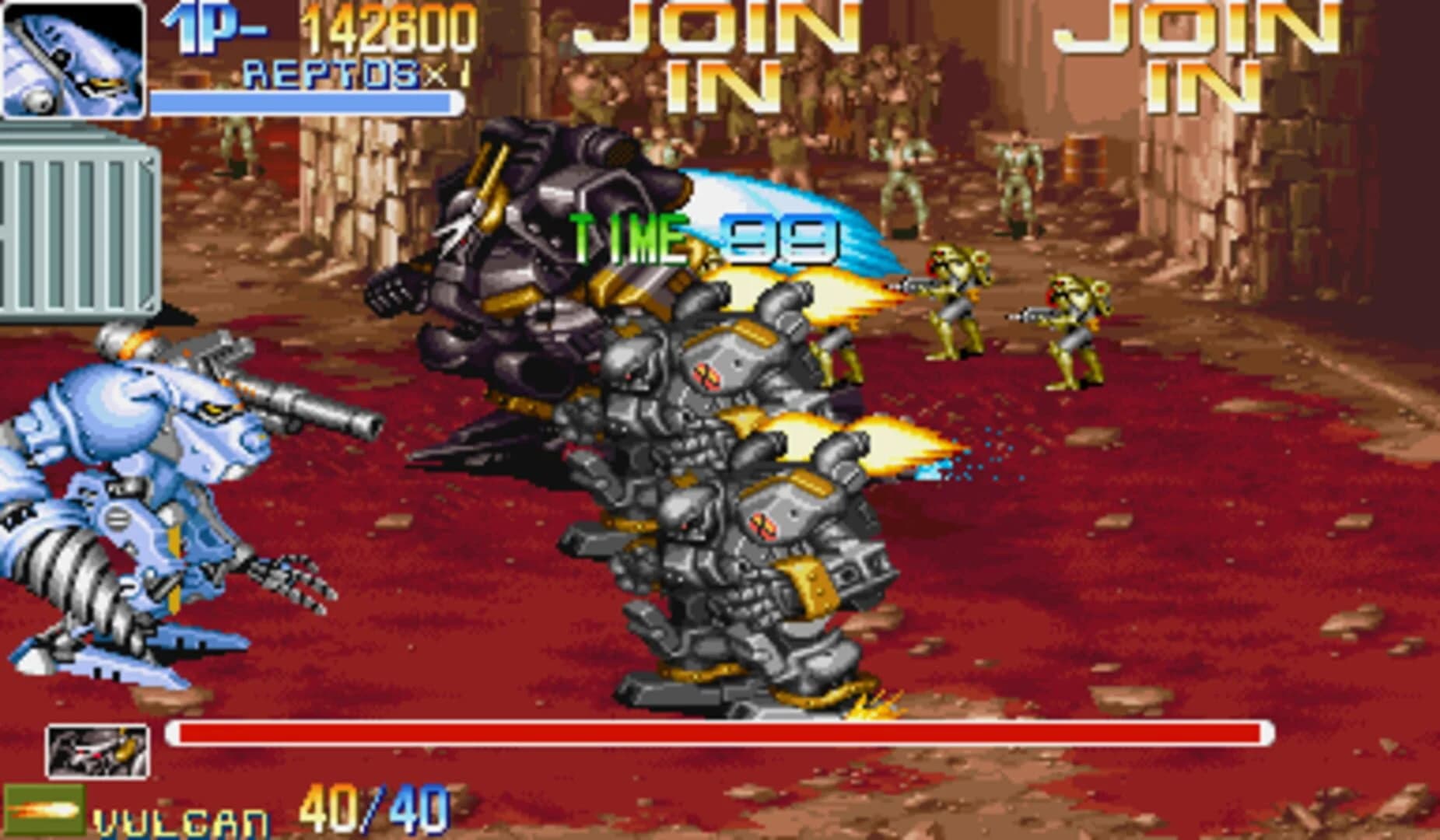Select the yellow alien soldier firing left
This screenshot has width=1440, height=840.
pos(949,311)
